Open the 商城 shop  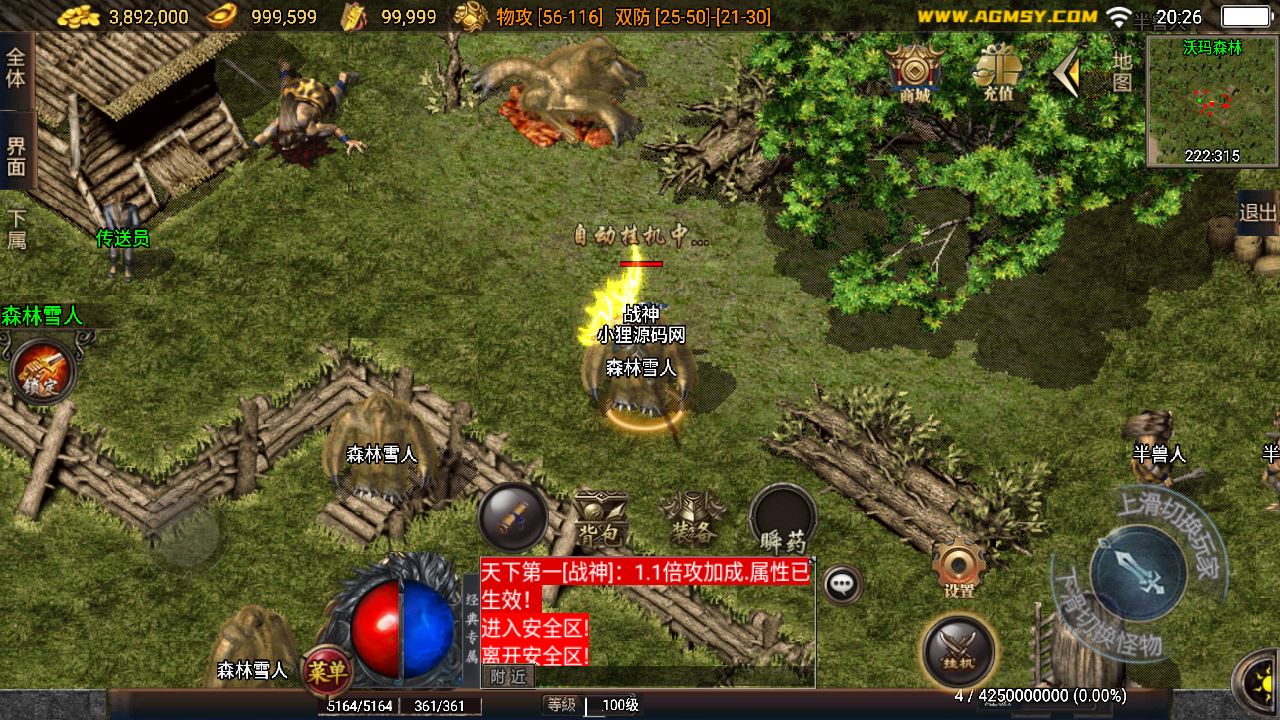tap(913, 72)
